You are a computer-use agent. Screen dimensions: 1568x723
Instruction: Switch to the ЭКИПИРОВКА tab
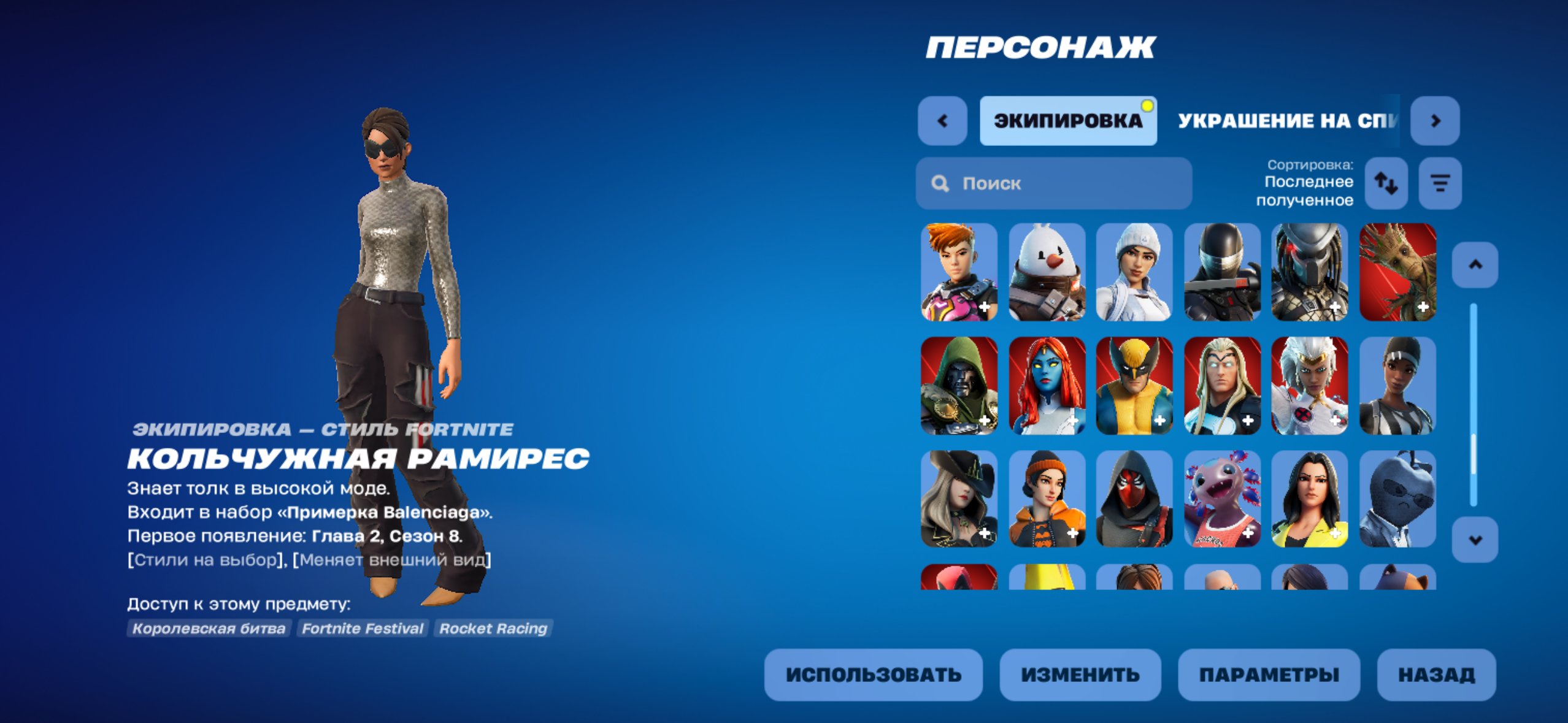point(1069,121)
